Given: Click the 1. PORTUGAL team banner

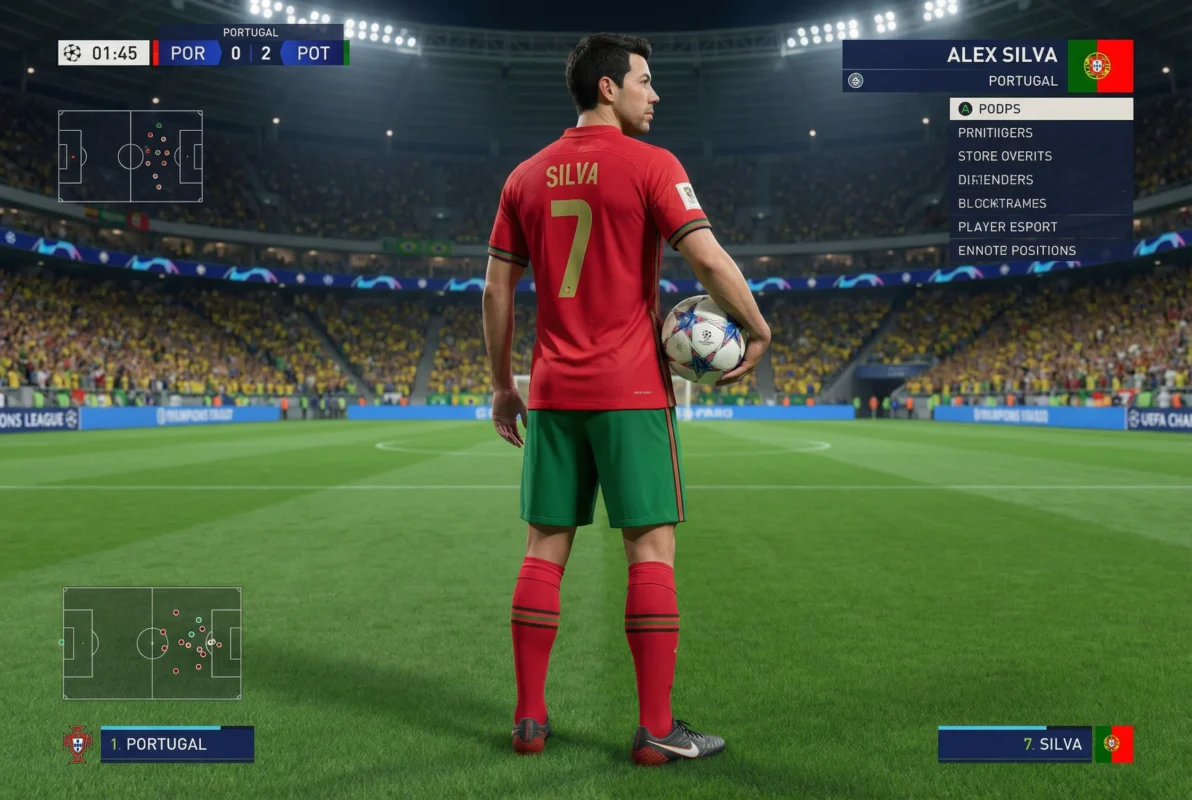Looking at the screenshot, I should 177,745.
